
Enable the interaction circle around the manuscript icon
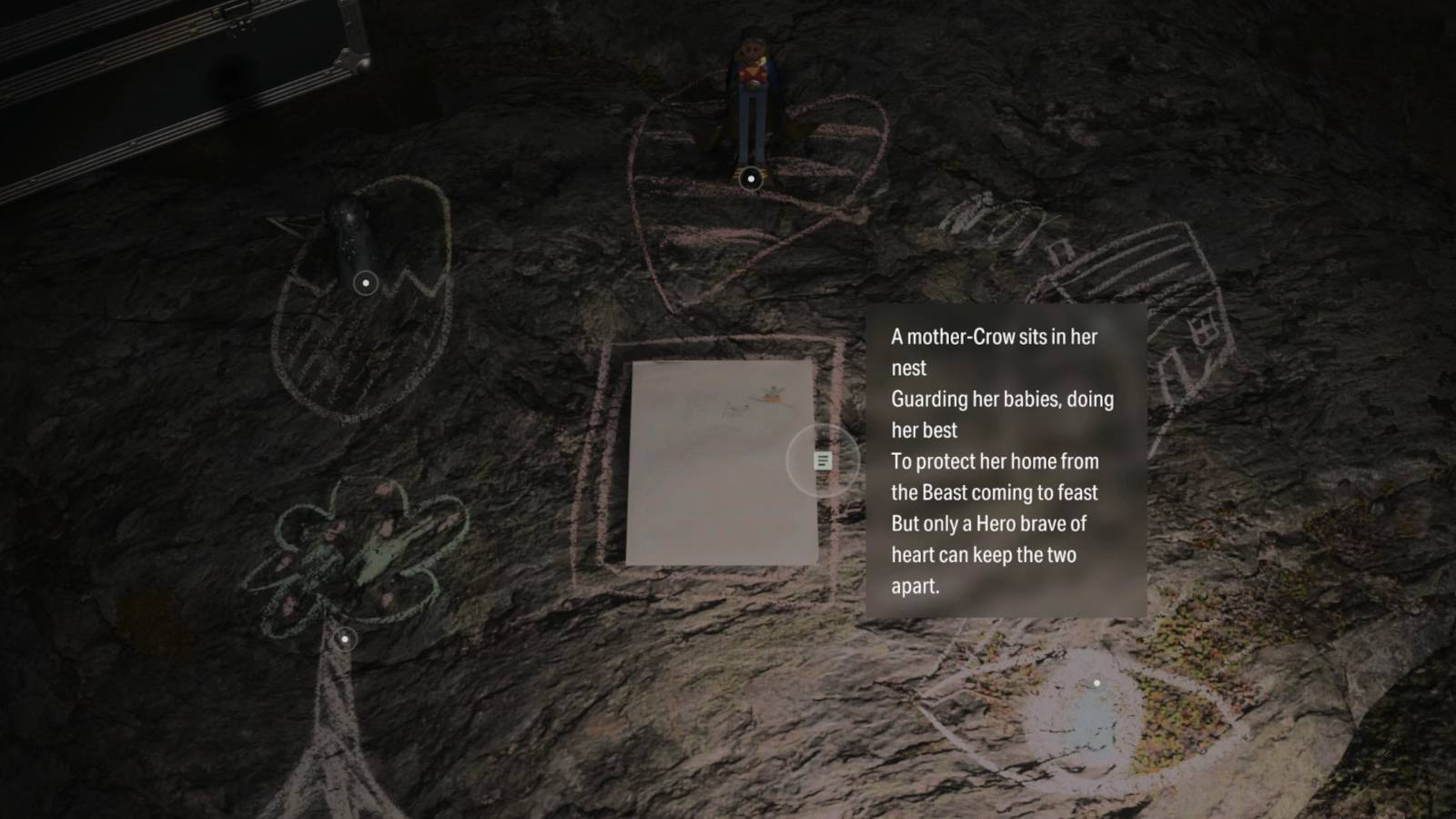point(822,461)
